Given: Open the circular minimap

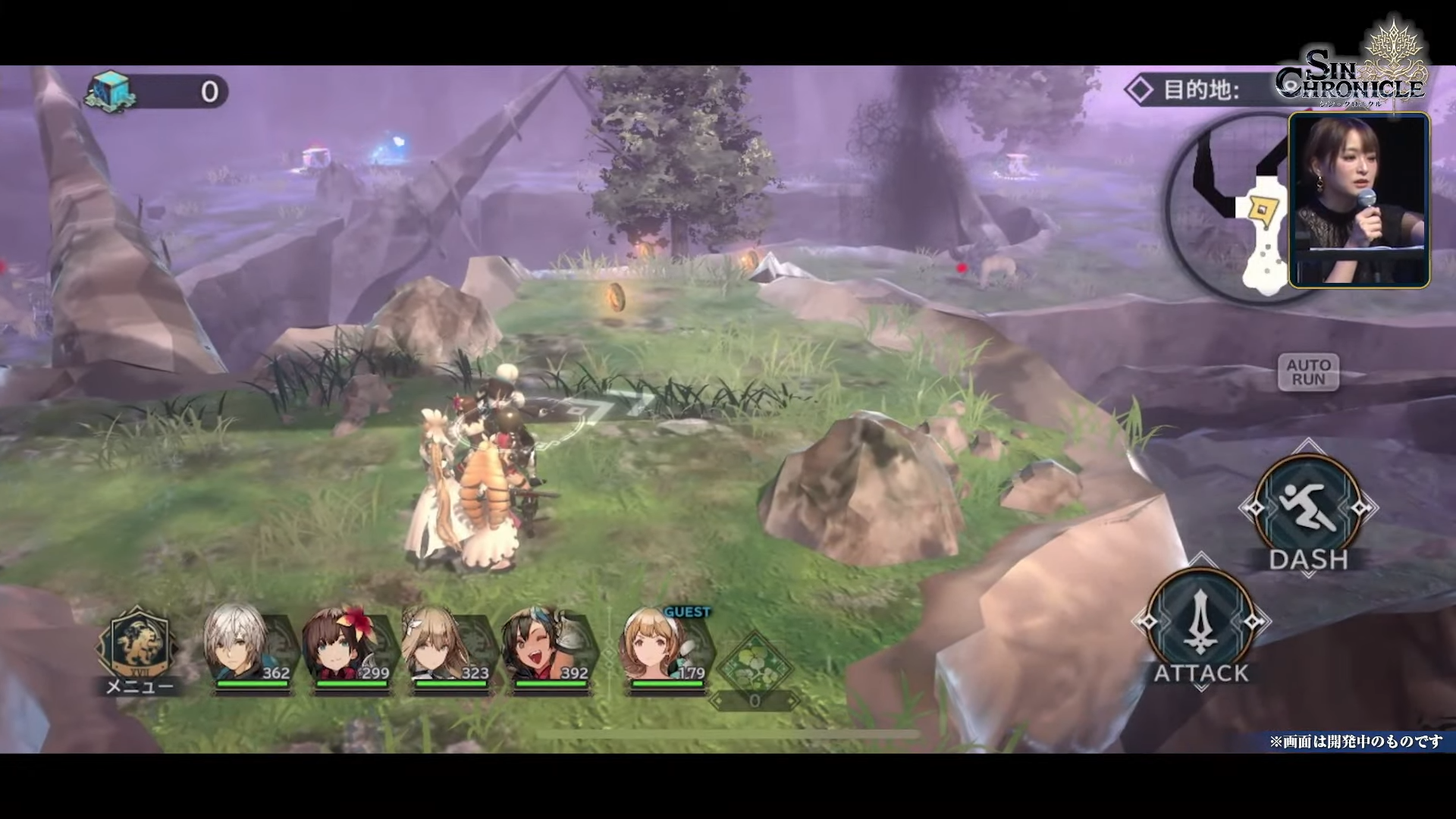Looking at the screenshot, I should (1228, 209).
